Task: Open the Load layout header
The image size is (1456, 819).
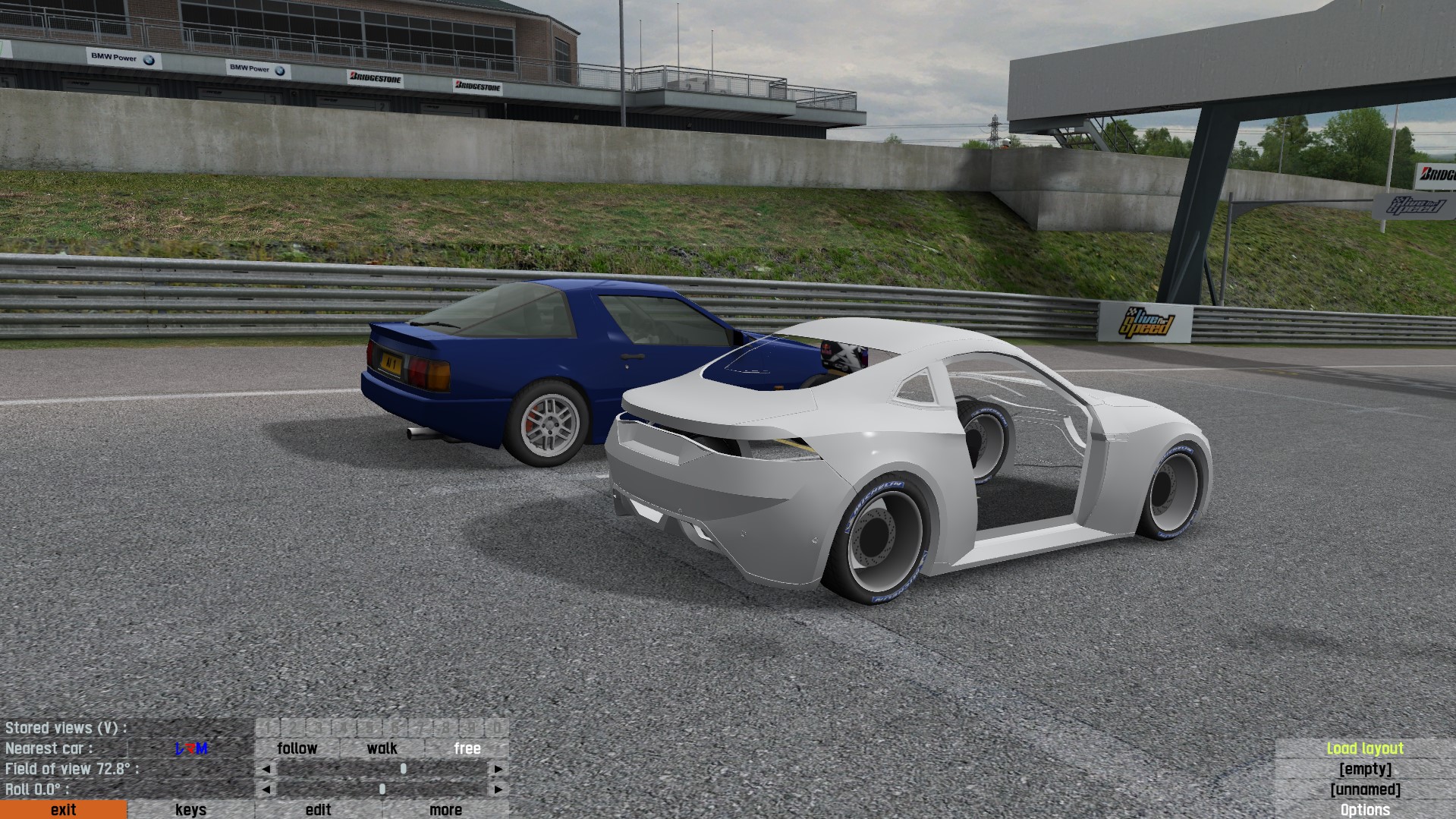Action: pyautogui.click(x=1365, y=748)
